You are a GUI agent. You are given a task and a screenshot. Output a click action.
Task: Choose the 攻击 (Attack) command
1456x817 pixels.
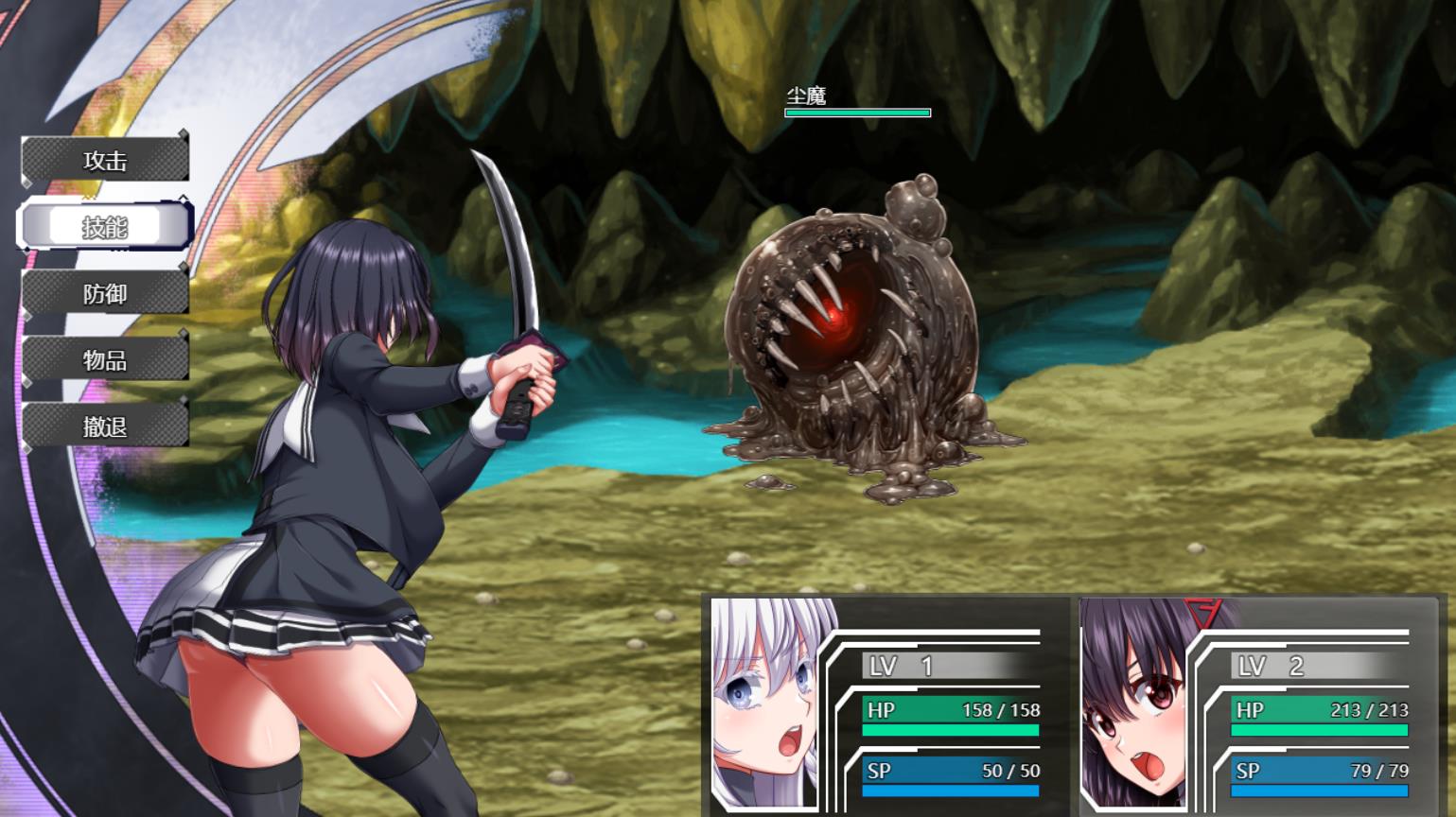[x=105, y=161]
